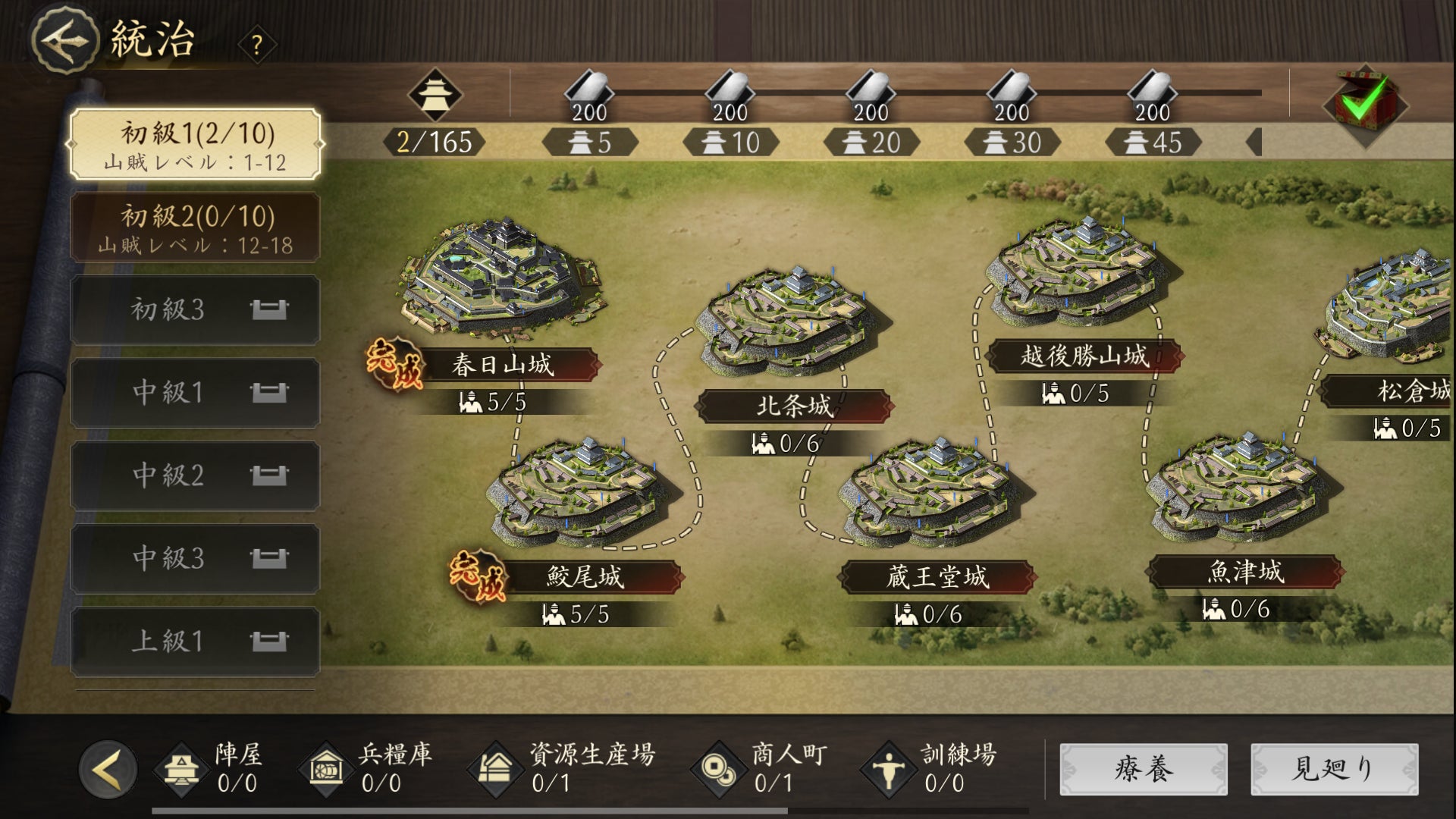The width and height of the screenshot is (1456, 819).
Task: Go back using the arrow button
Action: pos(64,39)
